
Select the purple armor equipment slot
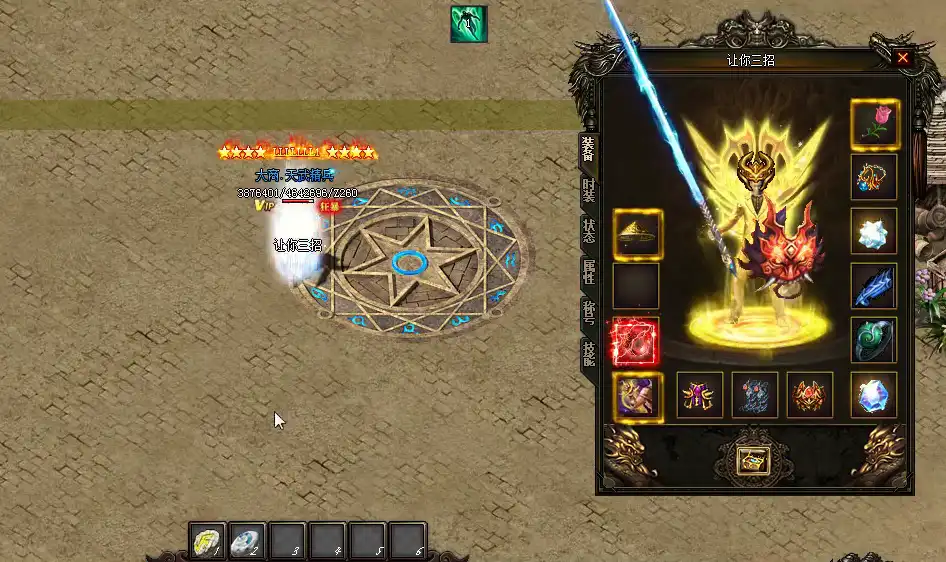(699, 395)
